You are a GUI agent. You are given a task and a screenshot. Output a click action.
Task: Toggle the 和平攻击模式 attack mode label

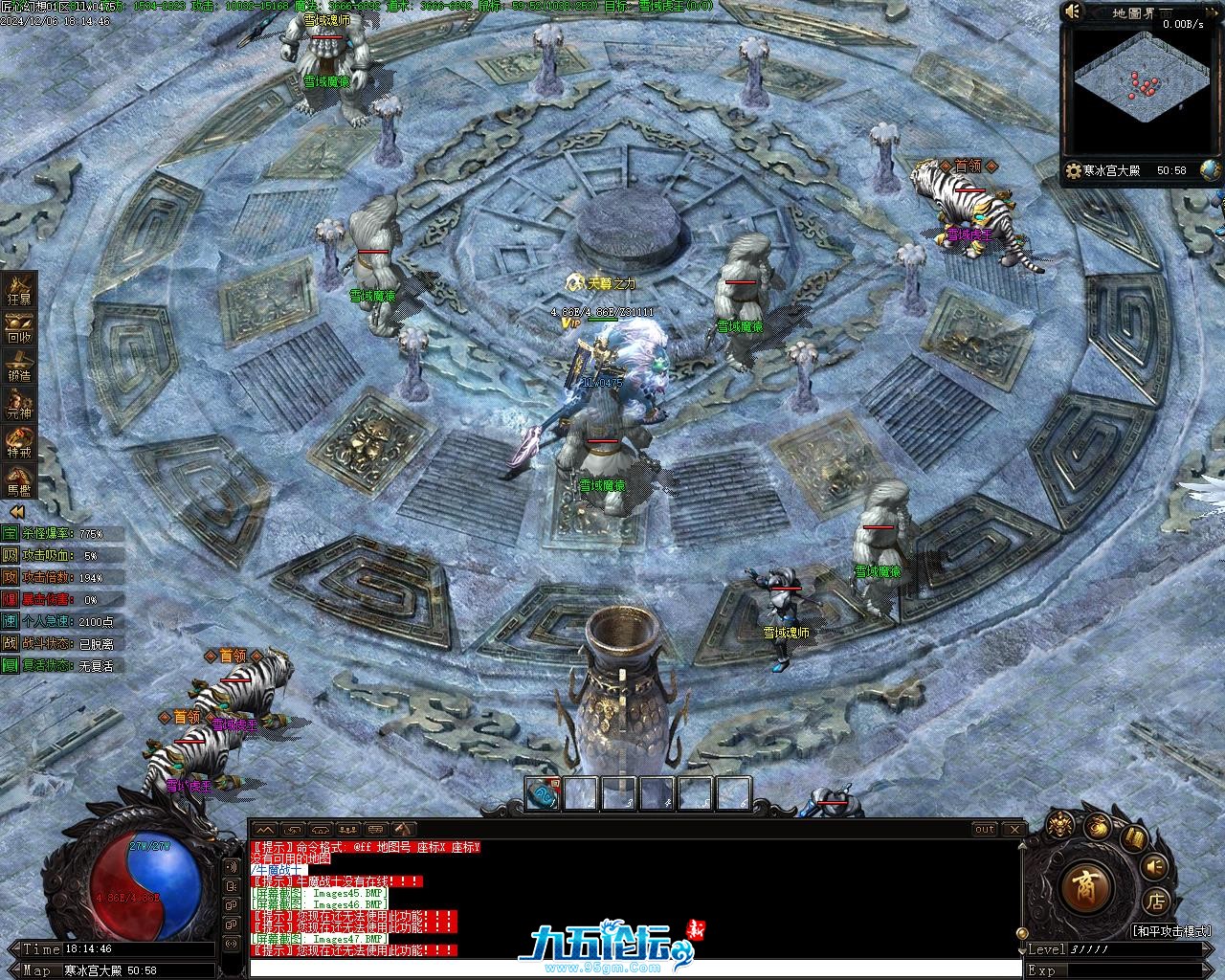(1171, 930)
